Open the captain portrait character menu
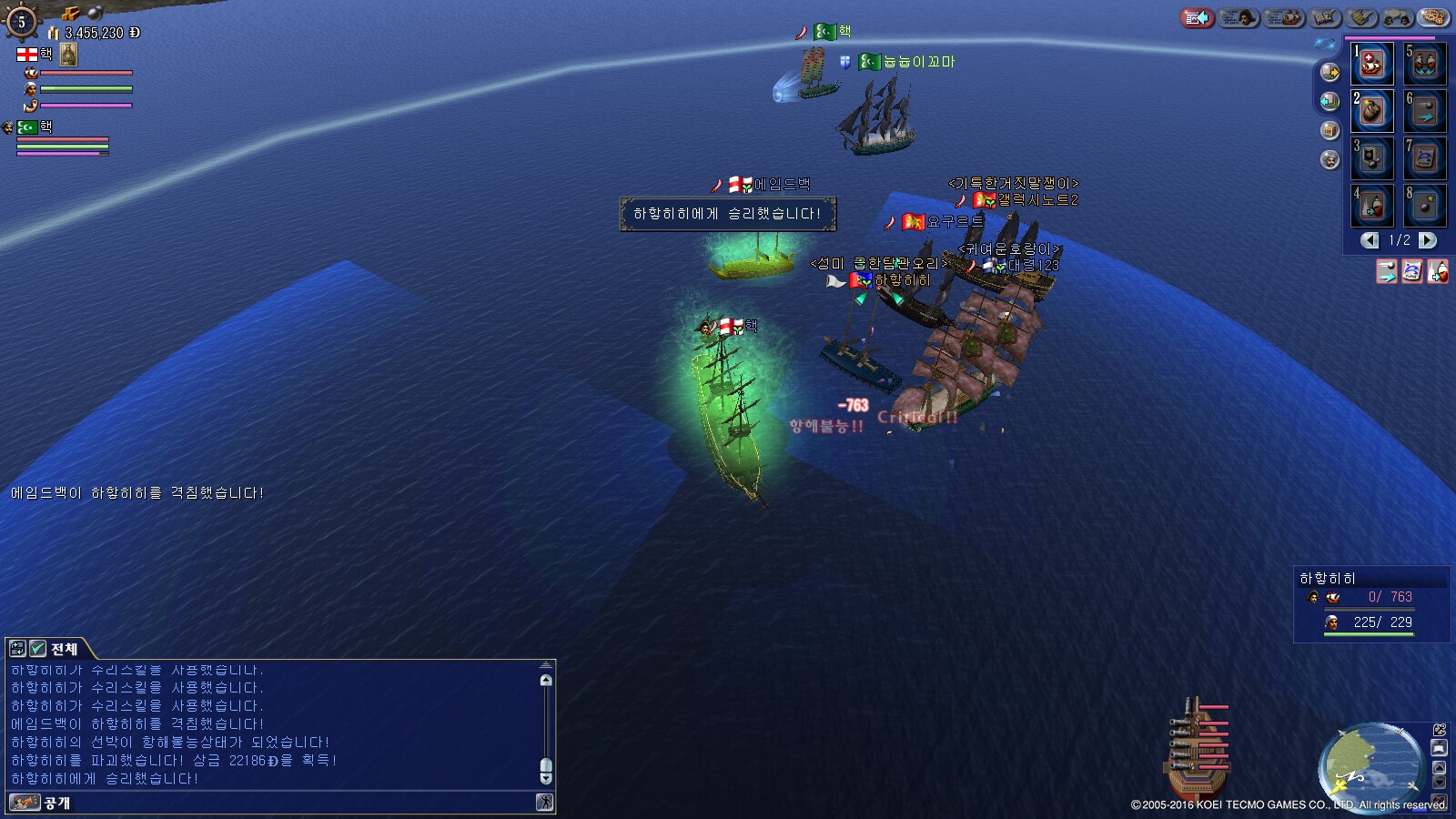This screenshot has height=819, width=1456. (1239, 17)
